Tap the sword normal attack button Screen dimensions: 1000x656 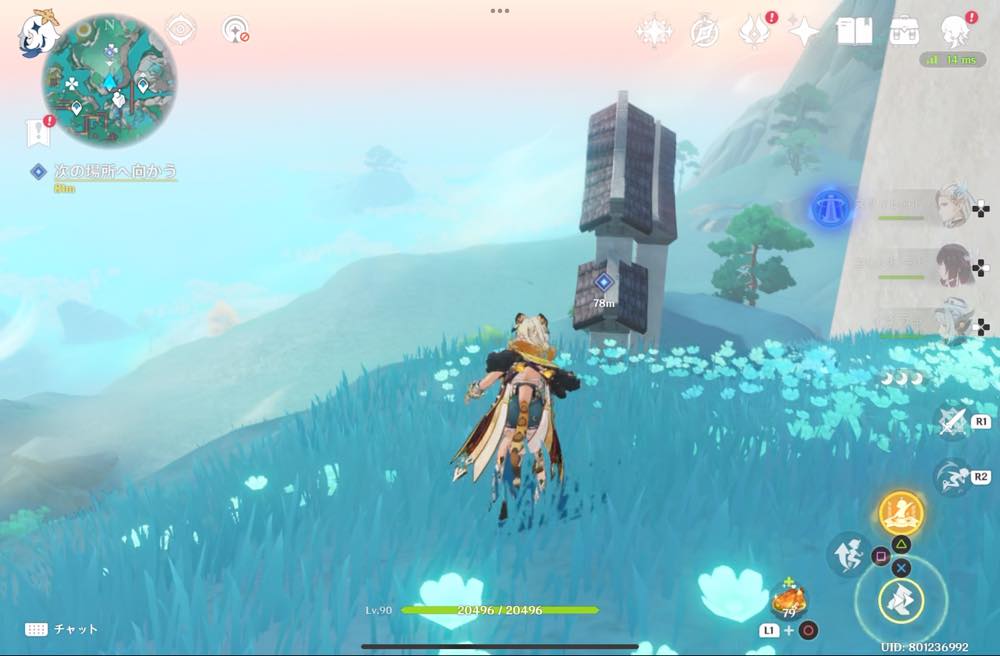click(x=951, y=422)
